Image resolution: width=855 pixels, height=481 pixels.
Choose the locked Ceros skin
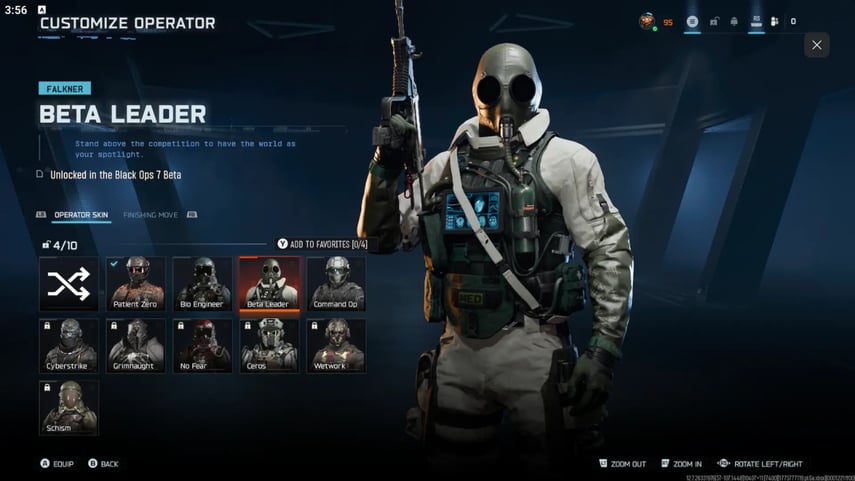pyautogui.click(x=268, y=345)
